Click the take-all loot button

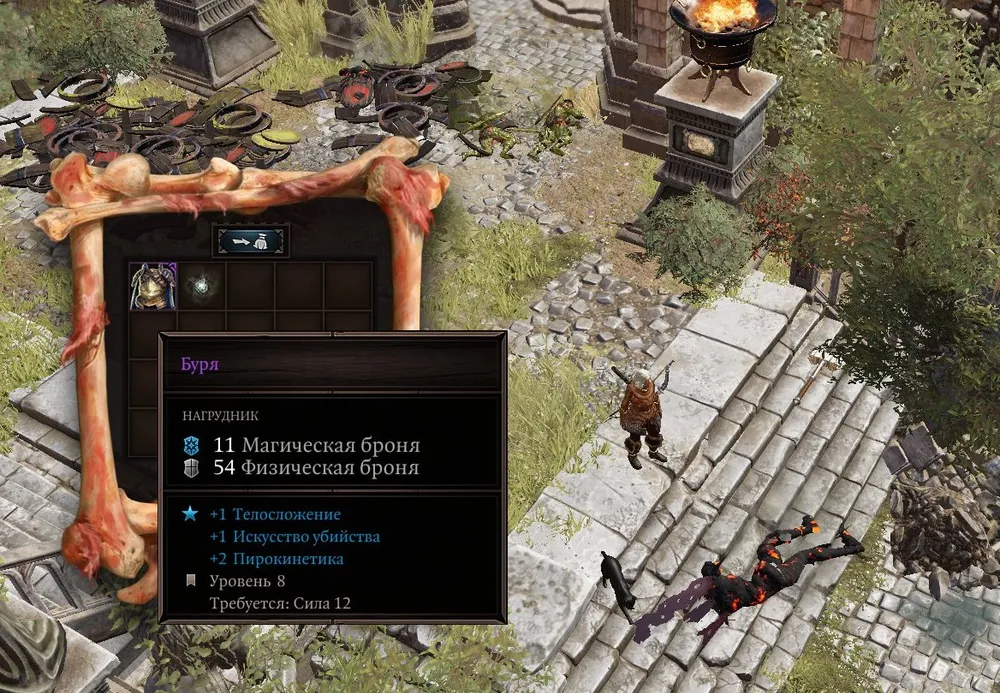(x=250, y=241)
